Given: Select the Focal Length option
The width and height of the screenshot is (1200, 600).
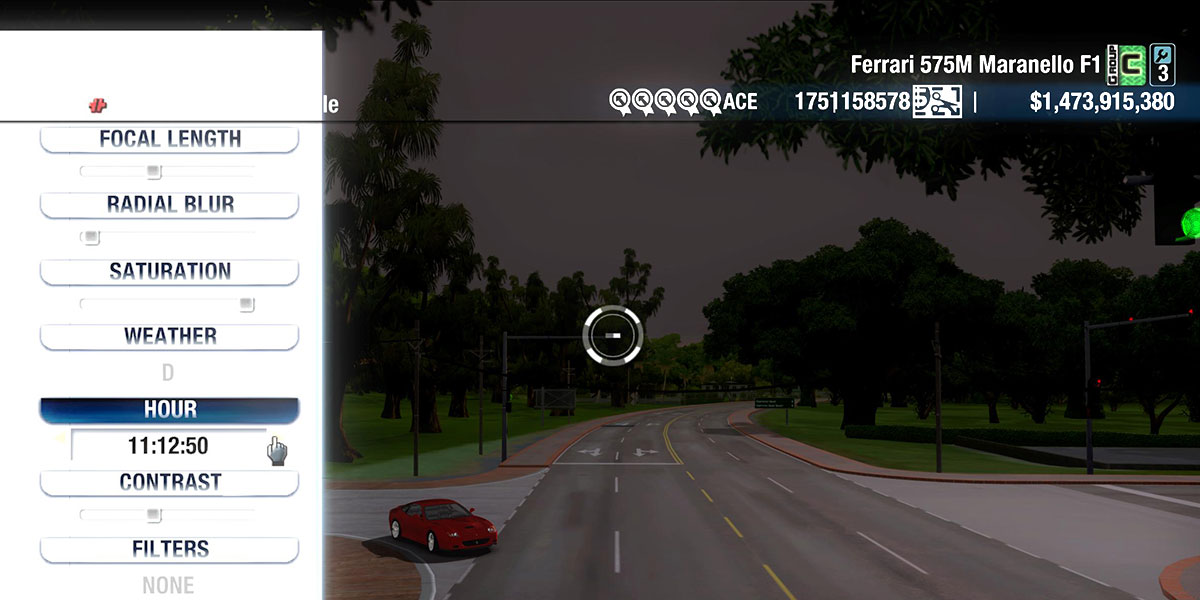Looking at the screenshot, I should (169, 139).
